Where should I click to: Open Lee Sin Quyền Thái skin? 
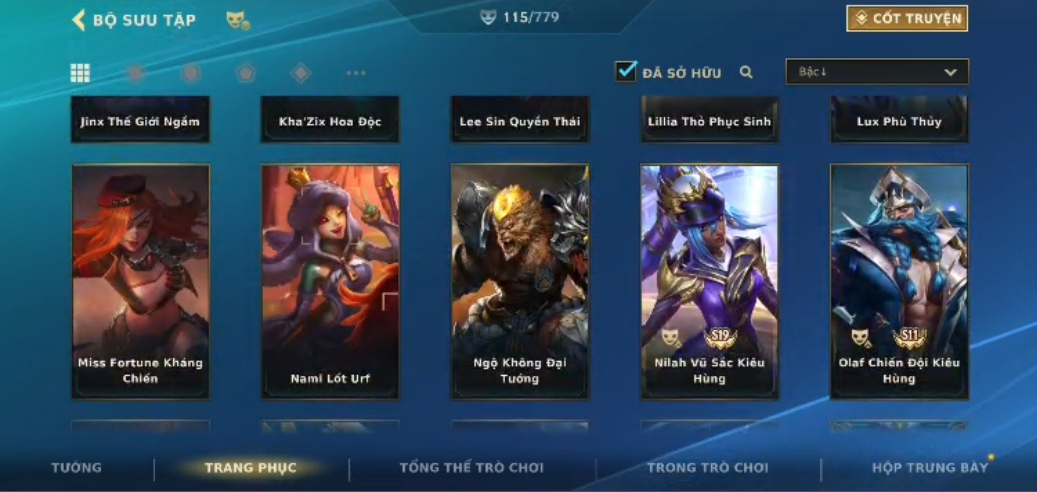click(519, 121)
